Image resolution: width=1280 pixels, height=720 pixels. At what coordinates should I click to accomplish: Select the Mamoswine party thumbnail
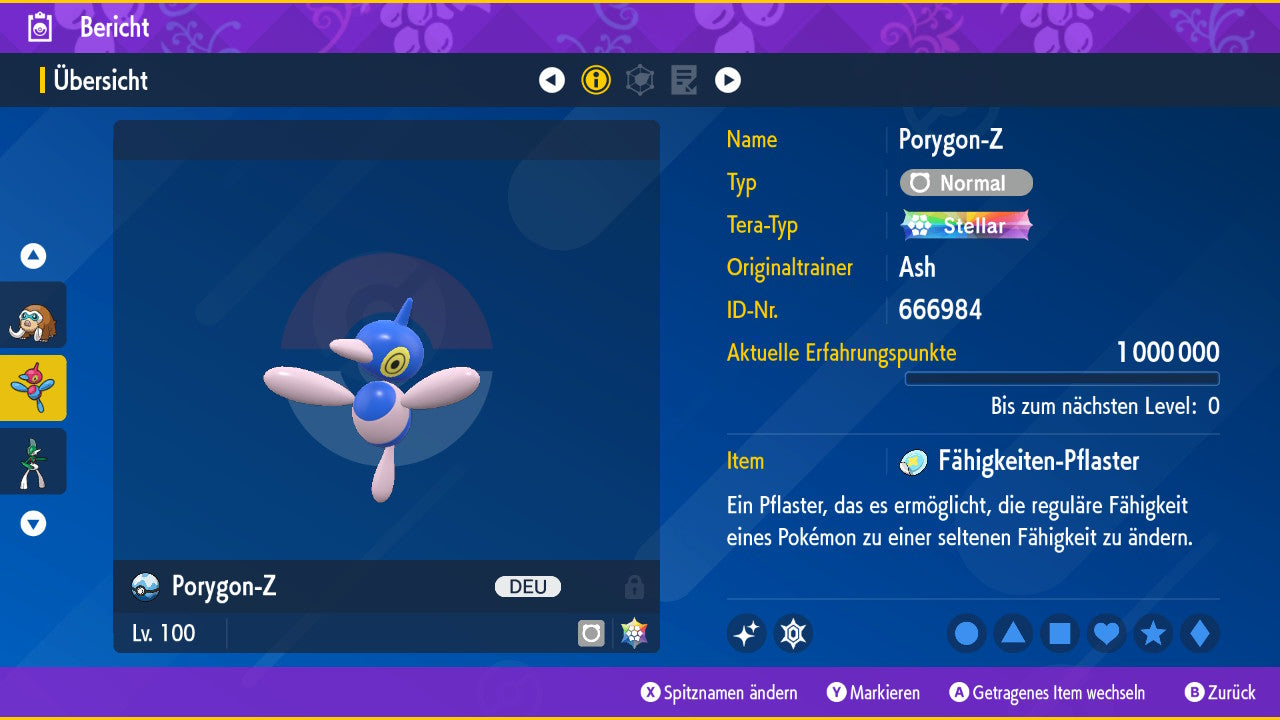[34, 315]
